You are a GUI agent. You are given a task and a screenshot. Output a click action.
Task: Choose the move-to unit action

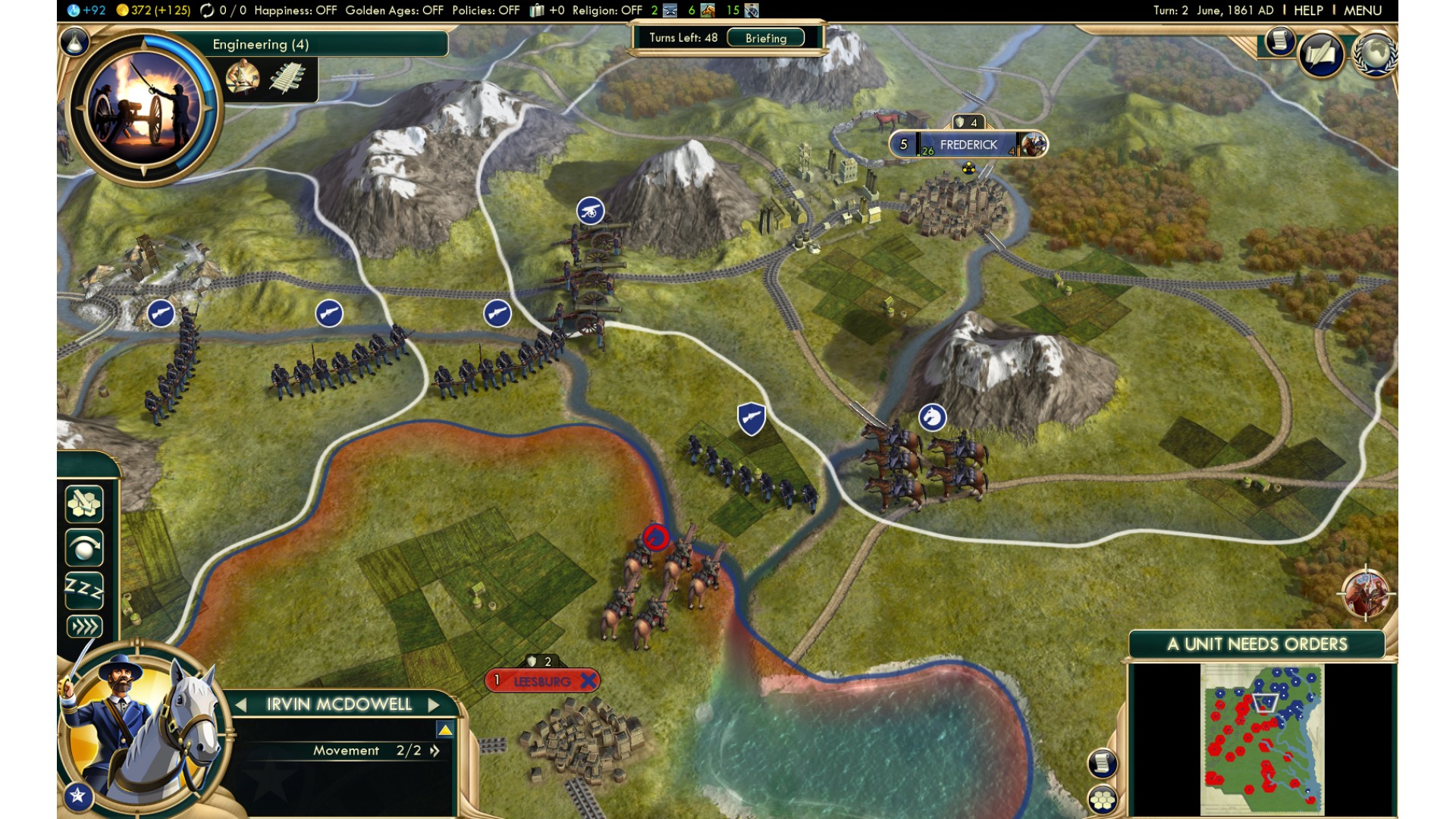84,547
